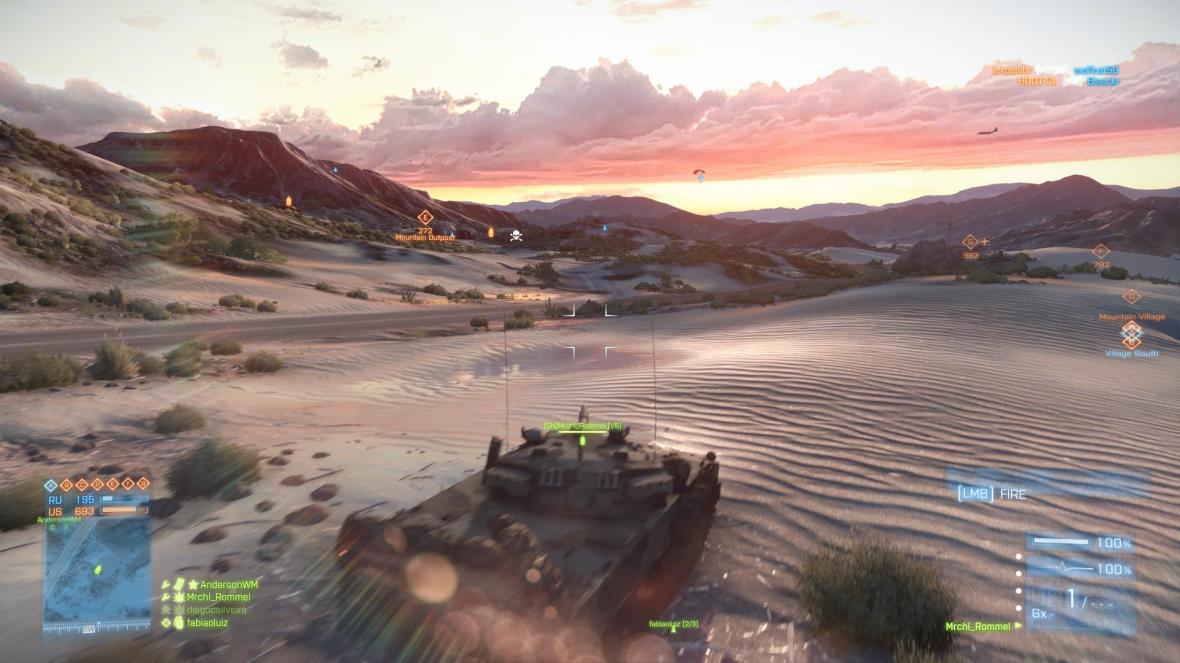Click the compass strip below the minimap
The width and height of the screenshot is (1180, 663).
96,629
